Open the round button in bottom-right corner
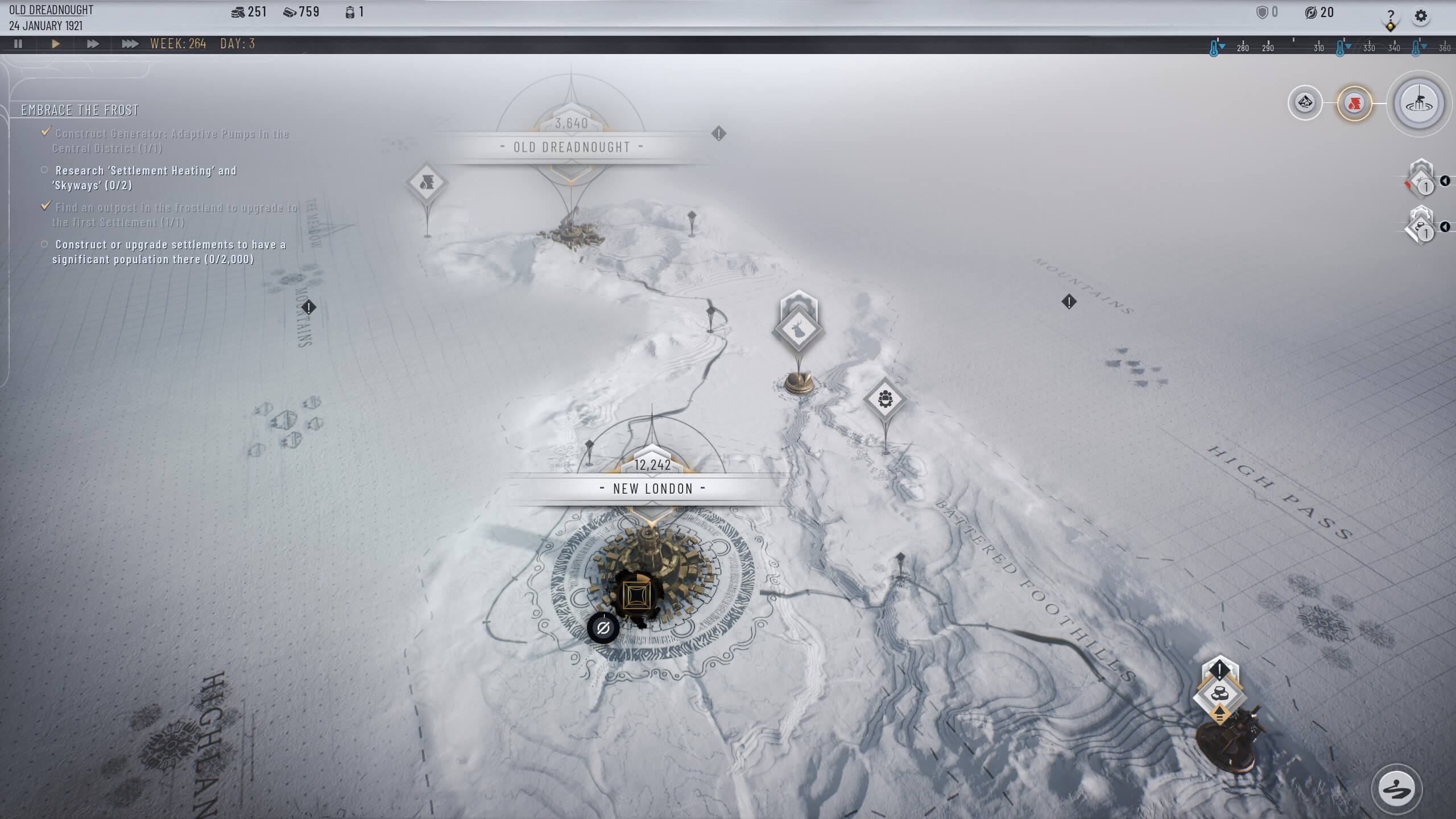The width and height of the screenshot is (1456, 819). (1396, 789)
